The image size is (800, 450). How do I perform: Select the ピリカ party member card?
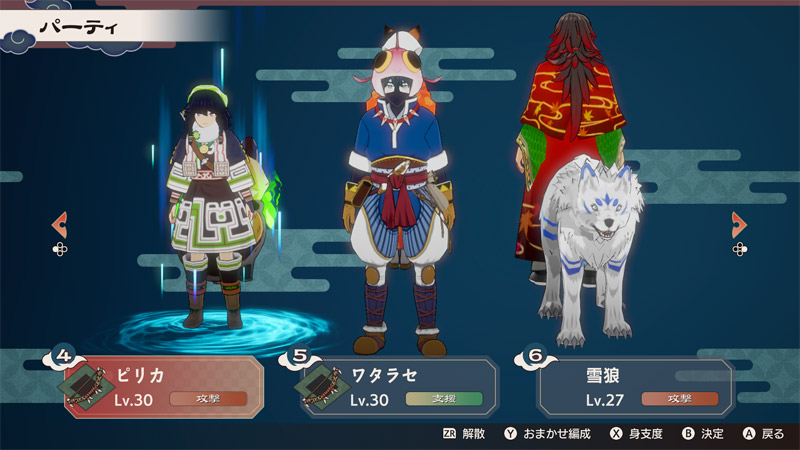(165, 386)
